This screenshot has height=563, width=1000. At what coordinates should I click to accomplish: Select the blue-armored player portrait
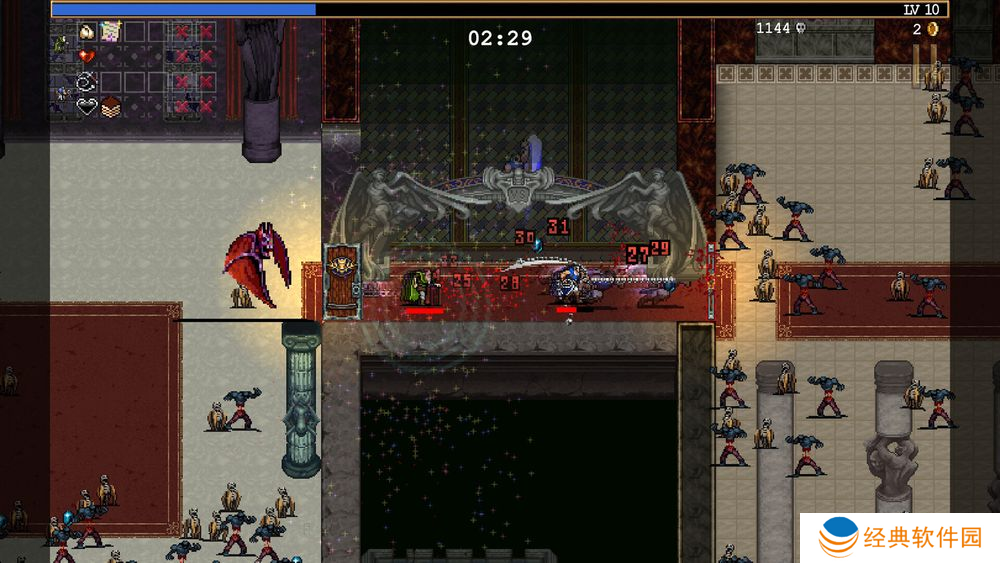pos(60,94)
